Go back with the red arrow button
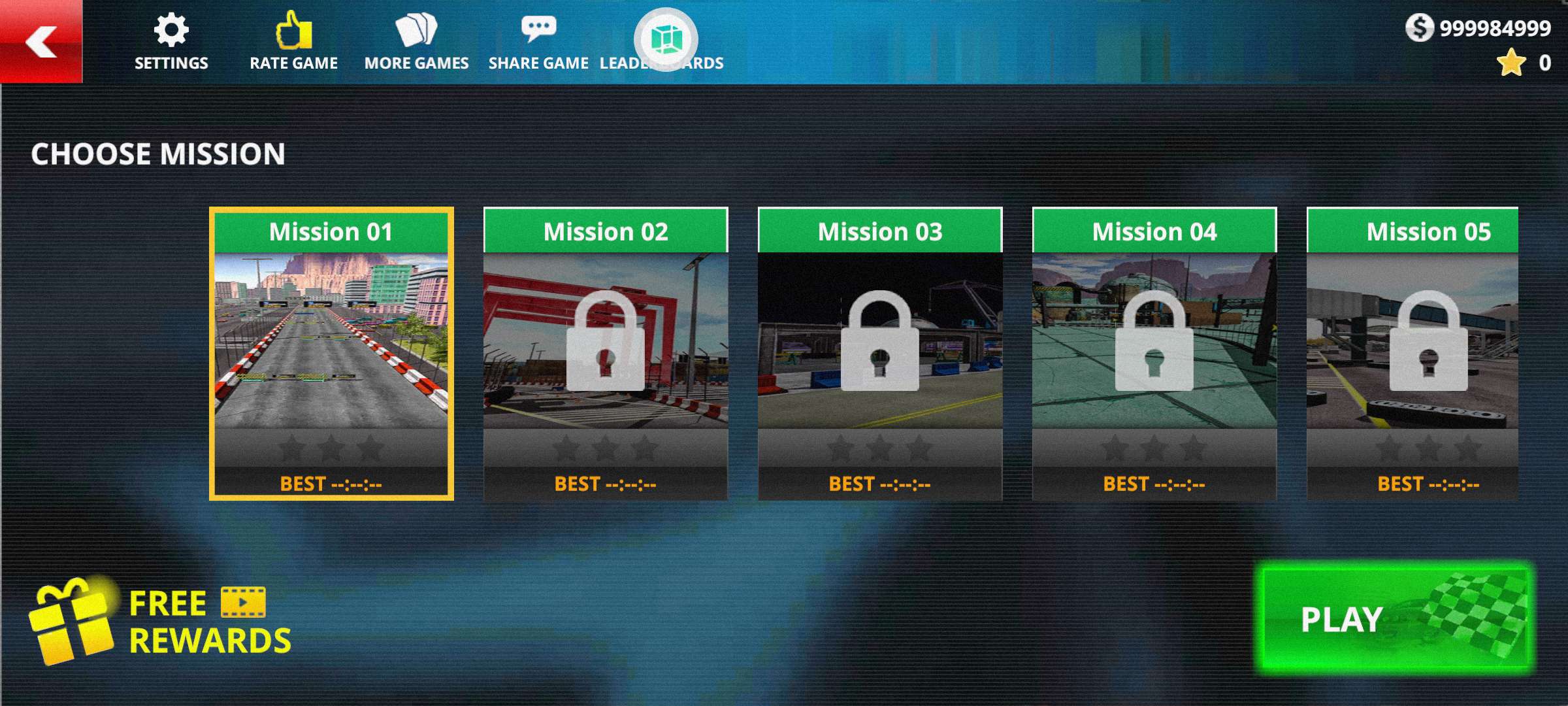The height and width of the screenshot is (706, 1568). tap(41, 41)
